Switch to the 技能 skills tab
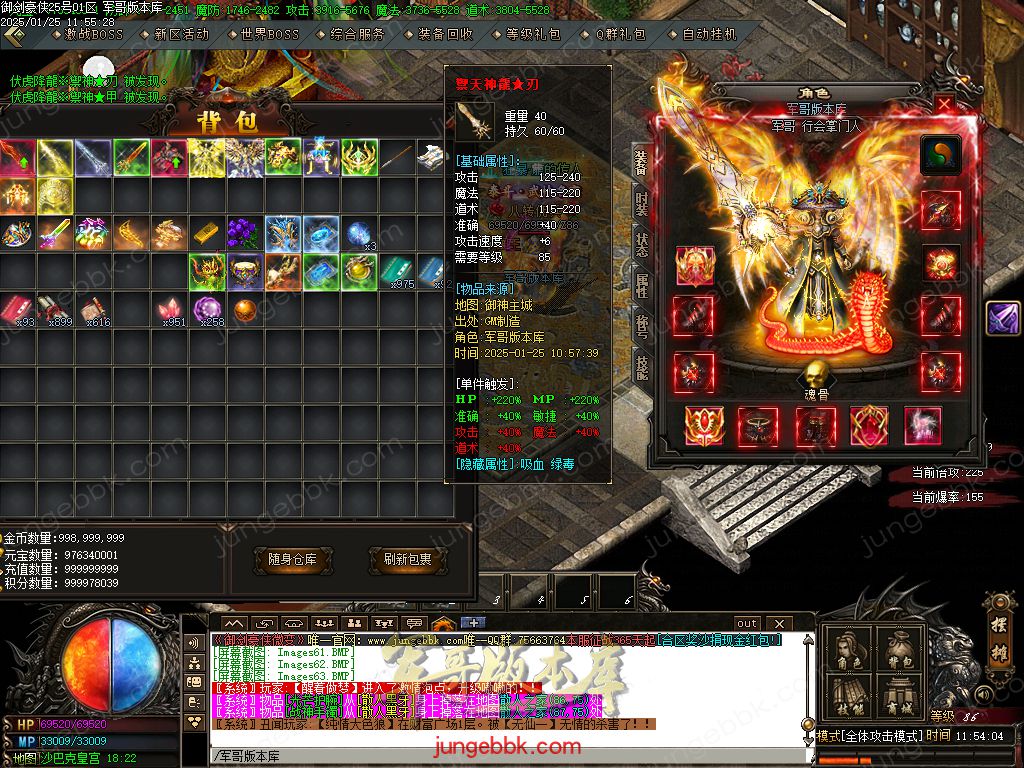The width and height of the screenshot is (1024, 768). coord(640,368)
